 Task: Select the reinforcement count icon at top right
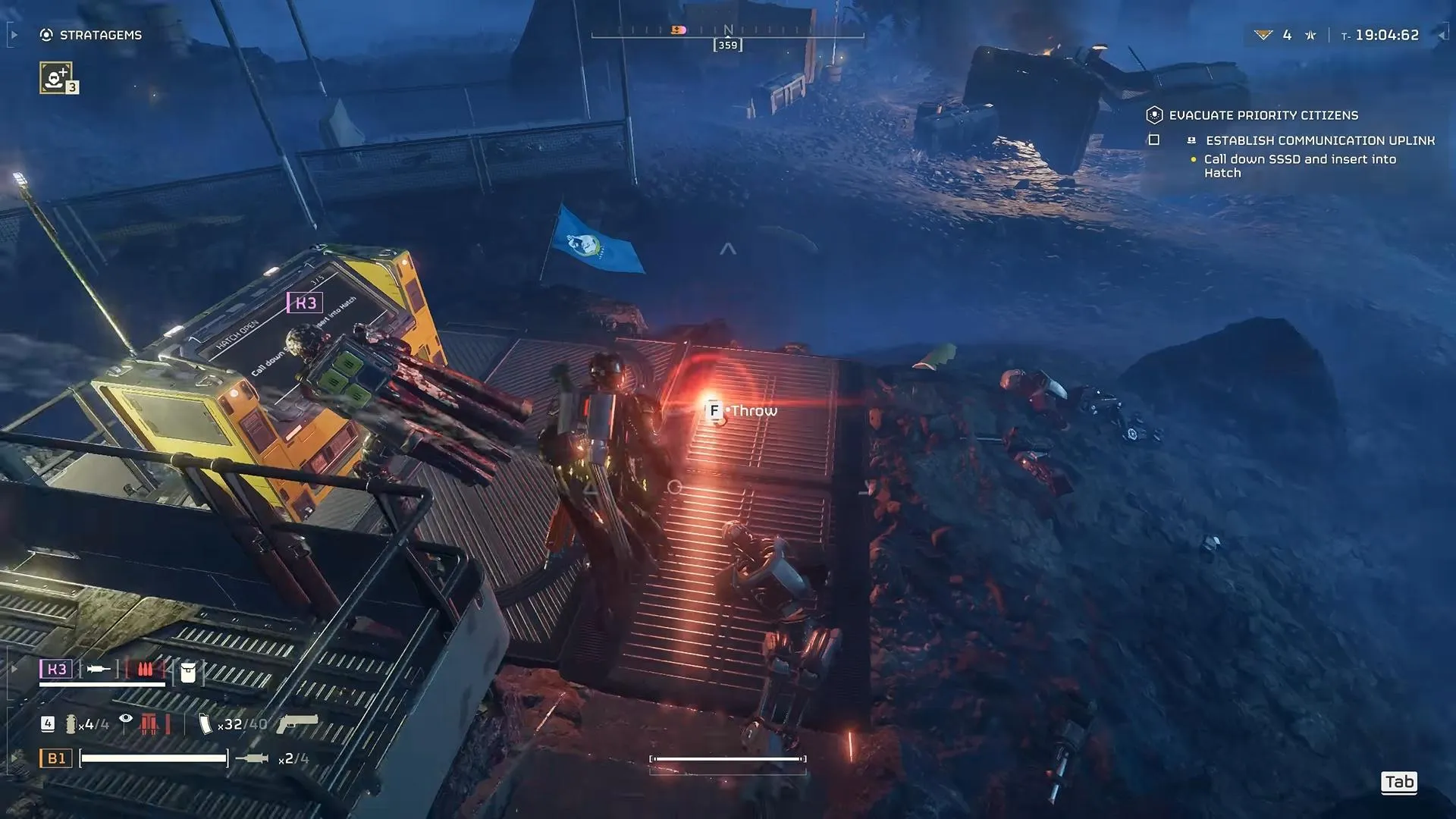pos(1263,35)
